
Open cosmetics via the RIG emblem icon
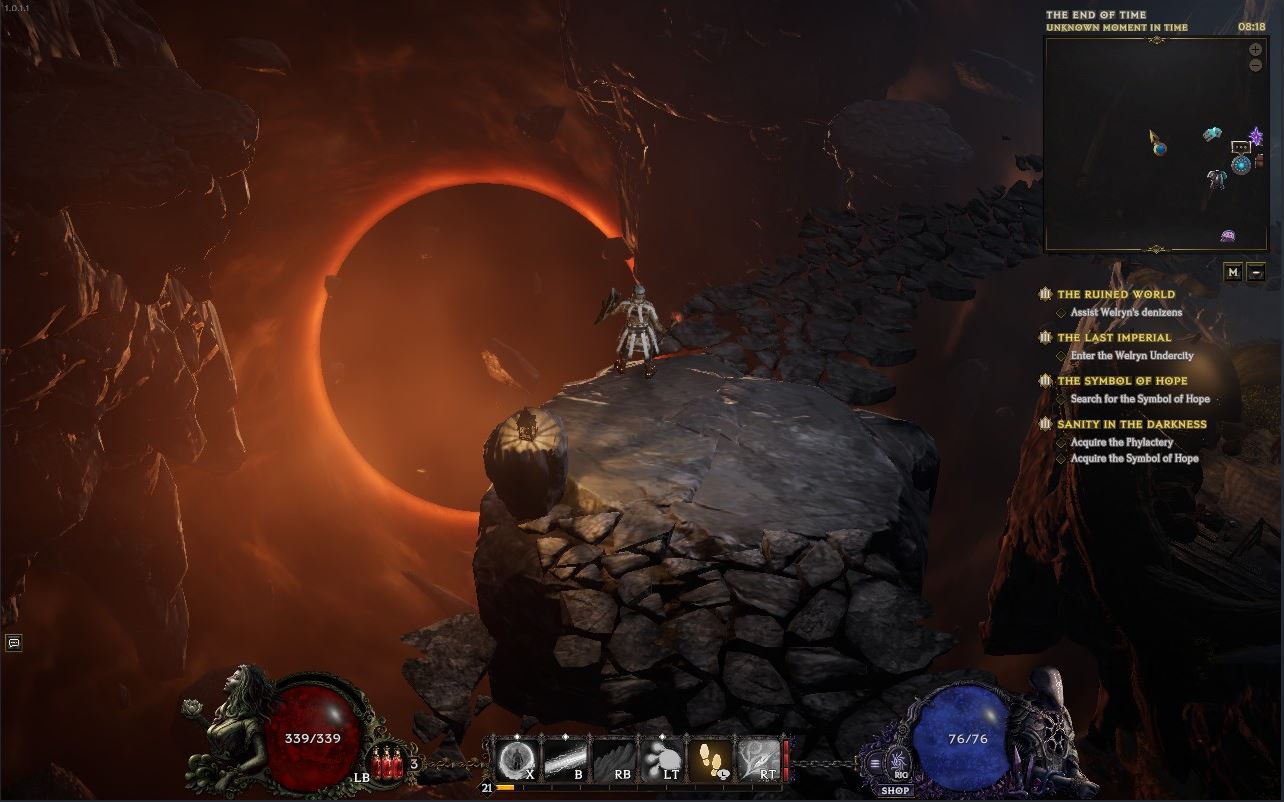pyautogui.click(x=898, y=763)
